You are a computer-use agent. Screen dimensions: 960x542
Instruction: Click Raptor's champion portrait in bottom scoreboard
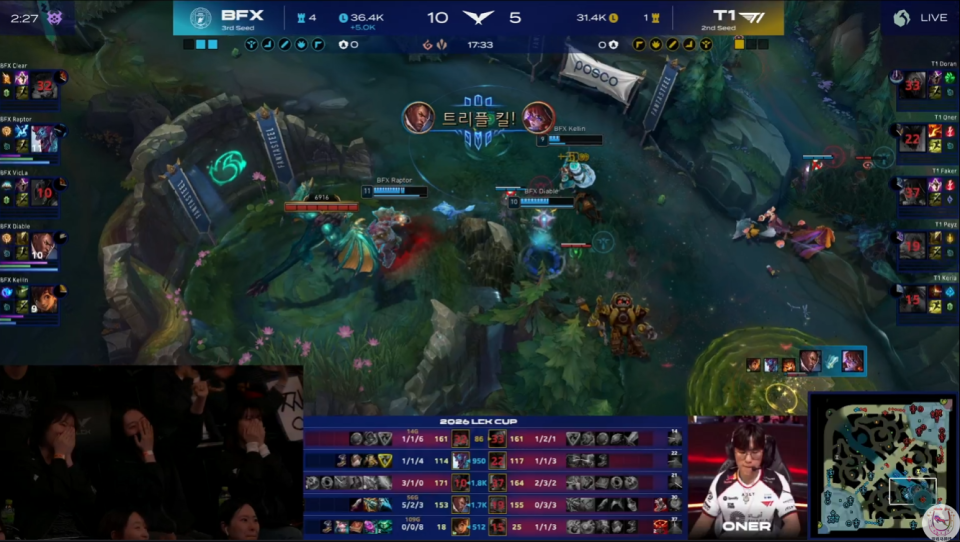pos(461,460)
